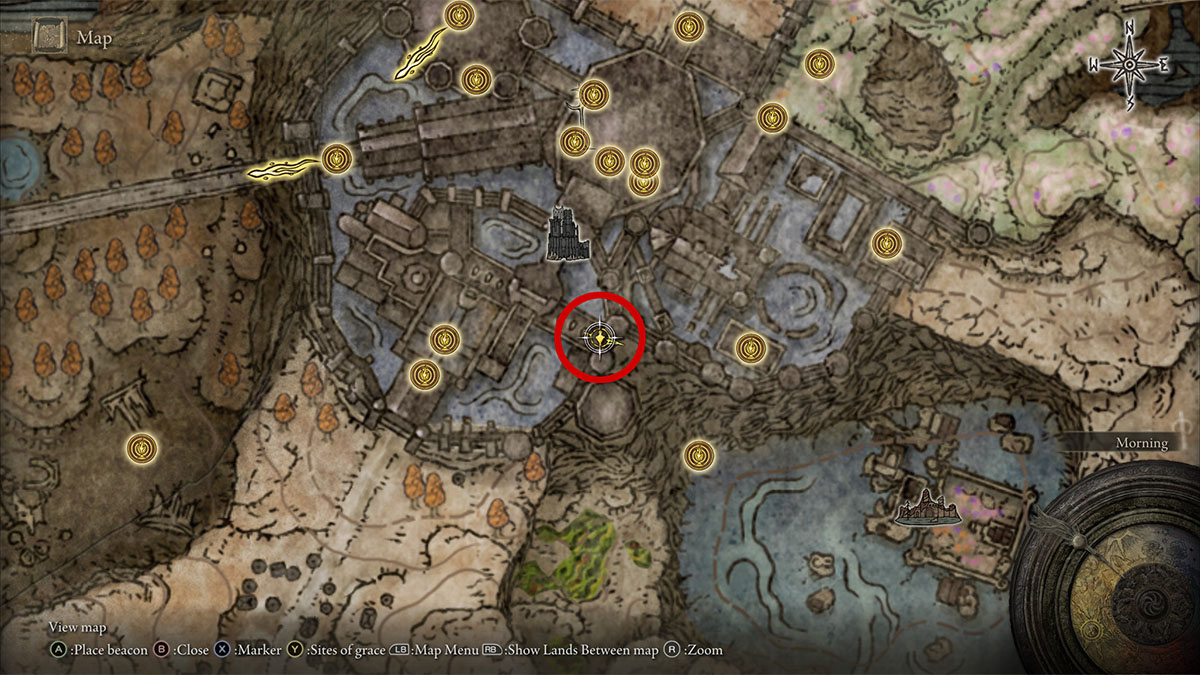Select the site of grace circled in red
The width and height of the screenshot is (1200, 675).
(x=598, y=338)
